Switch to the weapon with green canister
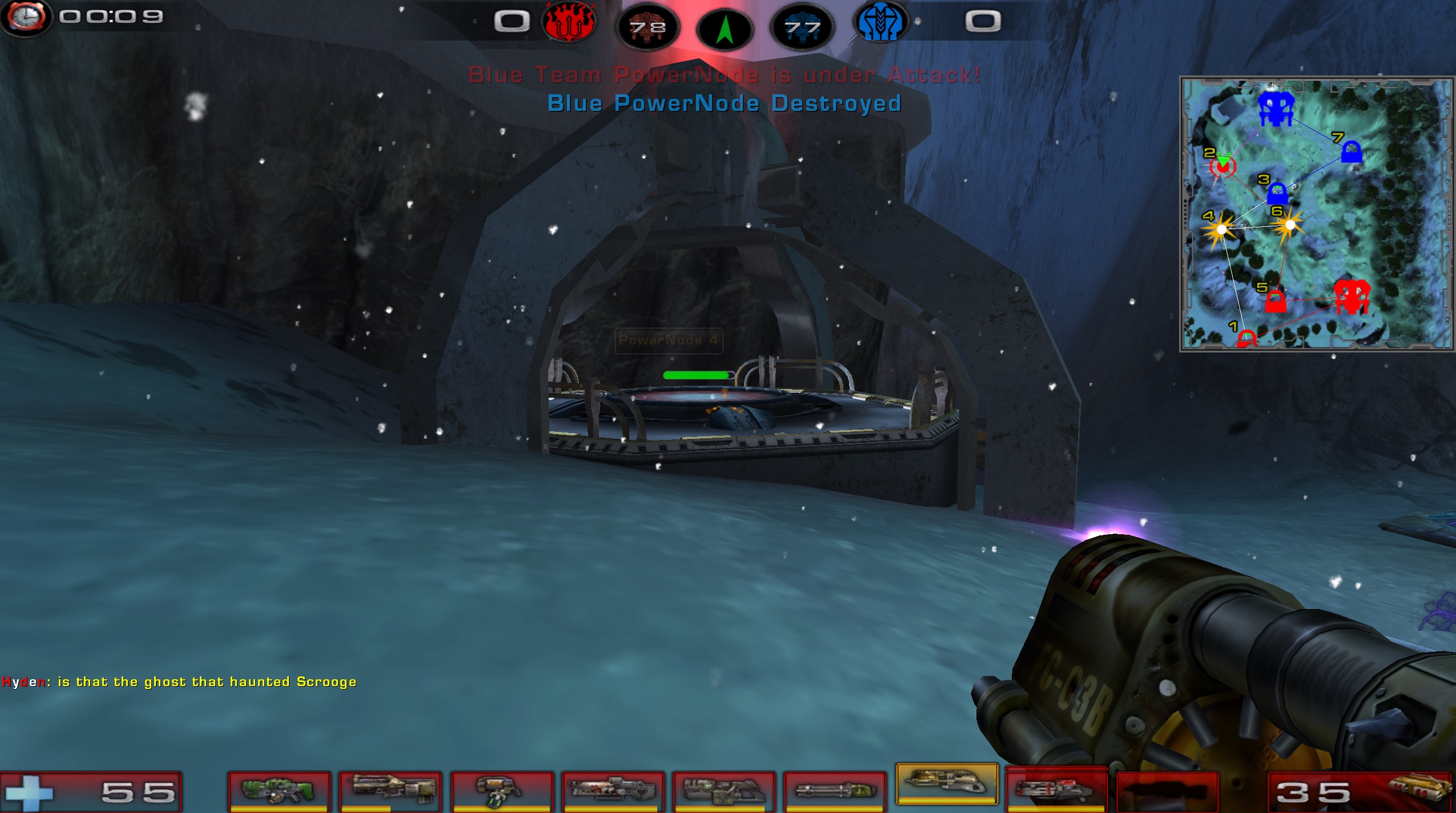This screenshot has height=813, width=1456. click(x=502, y=791)
